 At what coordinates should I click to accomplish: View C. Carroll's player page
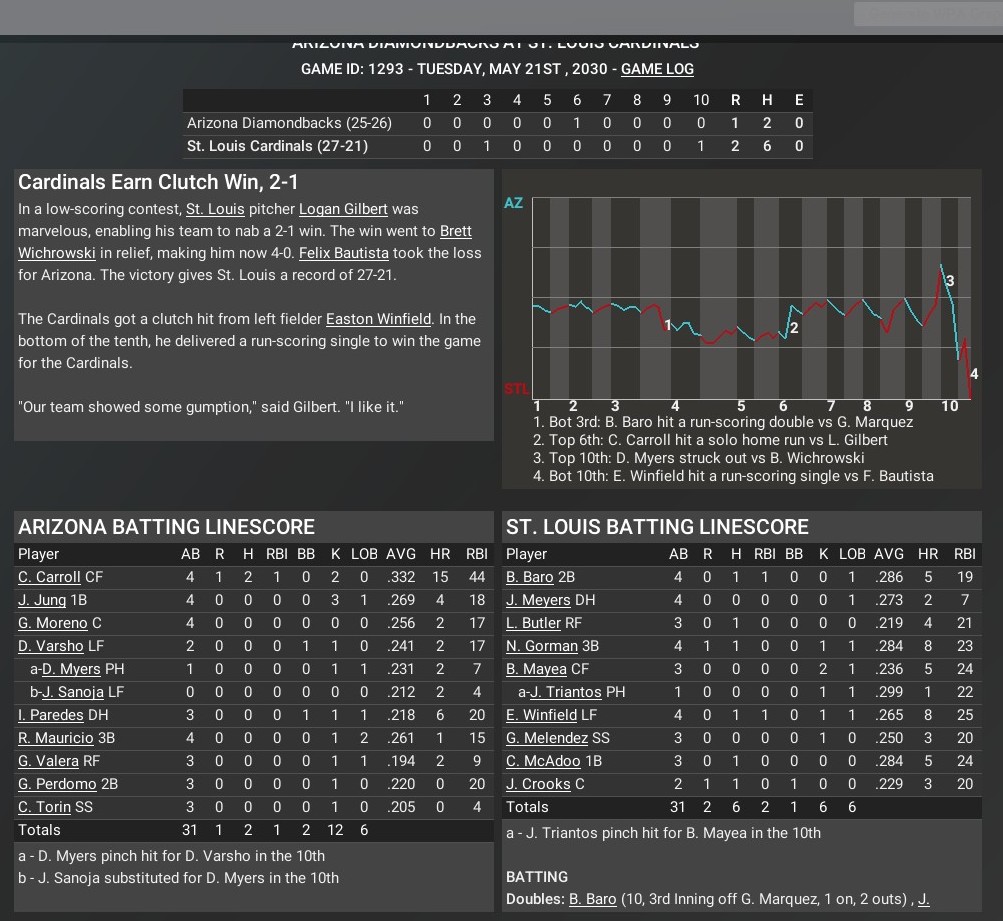(49, 577)
